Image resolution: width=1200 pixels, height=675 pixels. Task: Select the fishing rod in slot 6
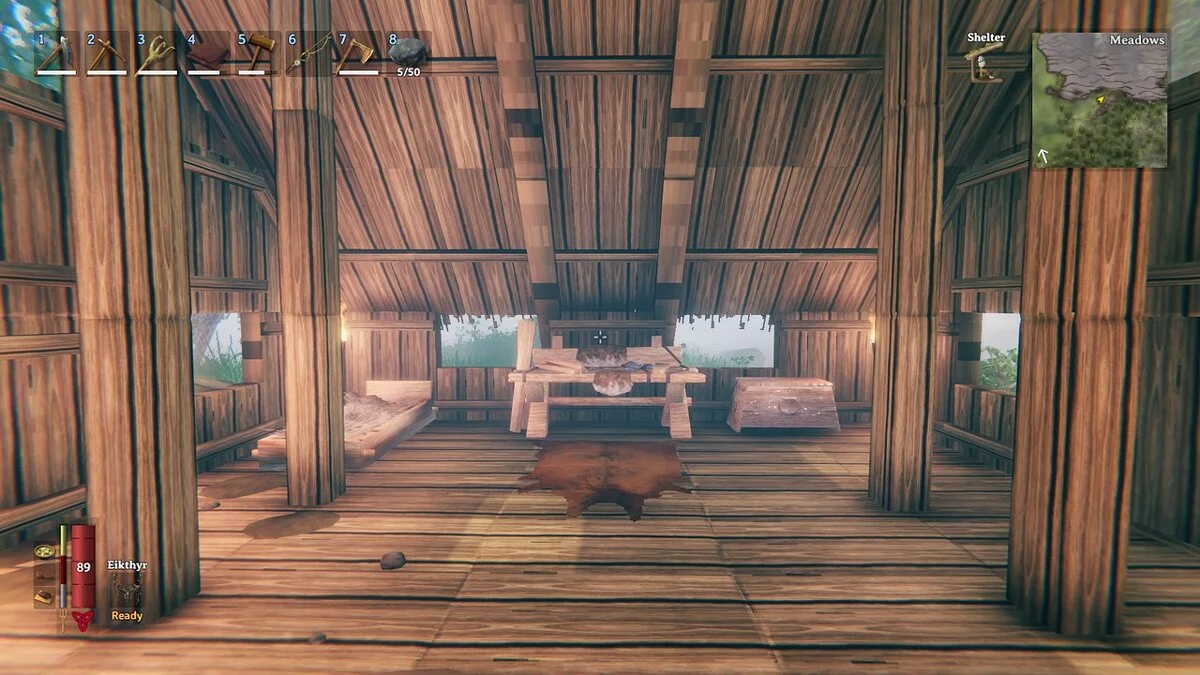coord(307,53)
